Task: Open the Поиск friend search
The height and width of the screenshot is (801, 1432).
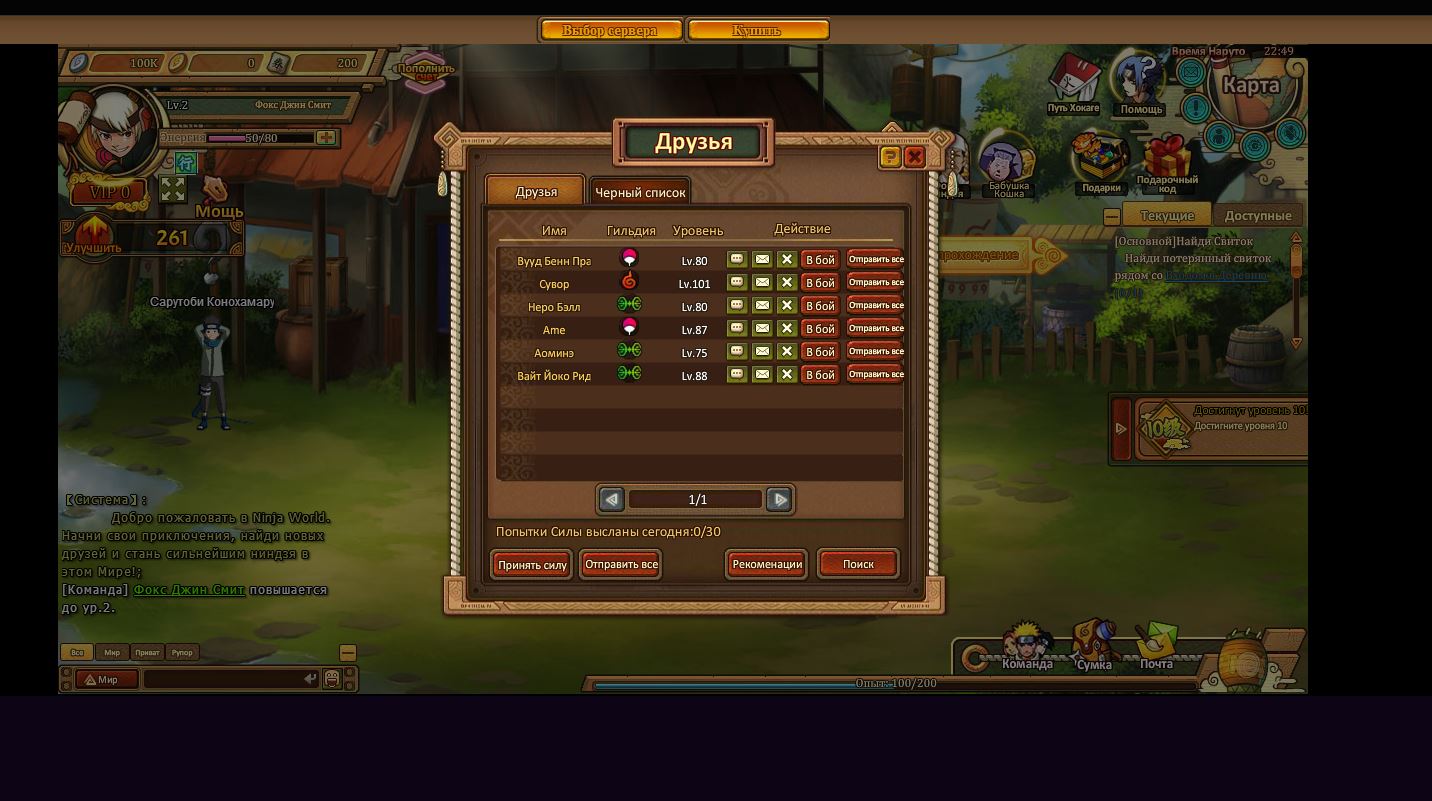Action: 858,565
